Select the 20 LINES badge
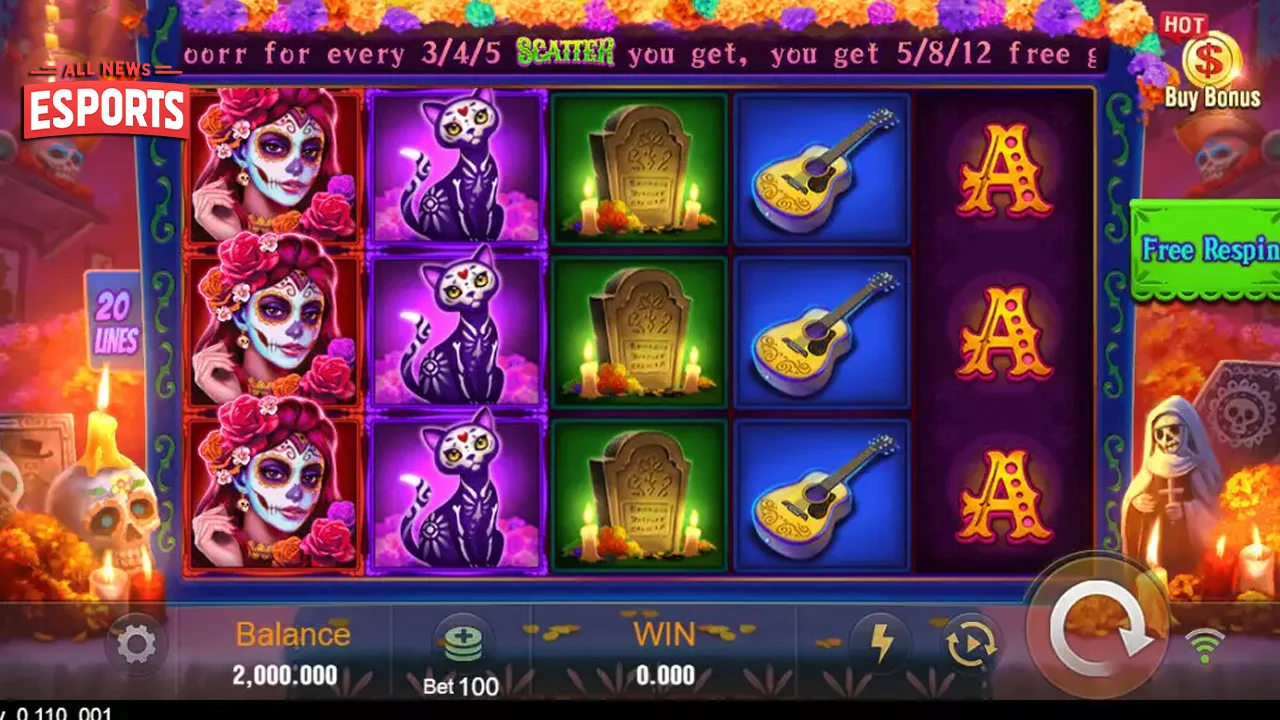Viewport: 1280px width, 720px height. click(117, 320)
